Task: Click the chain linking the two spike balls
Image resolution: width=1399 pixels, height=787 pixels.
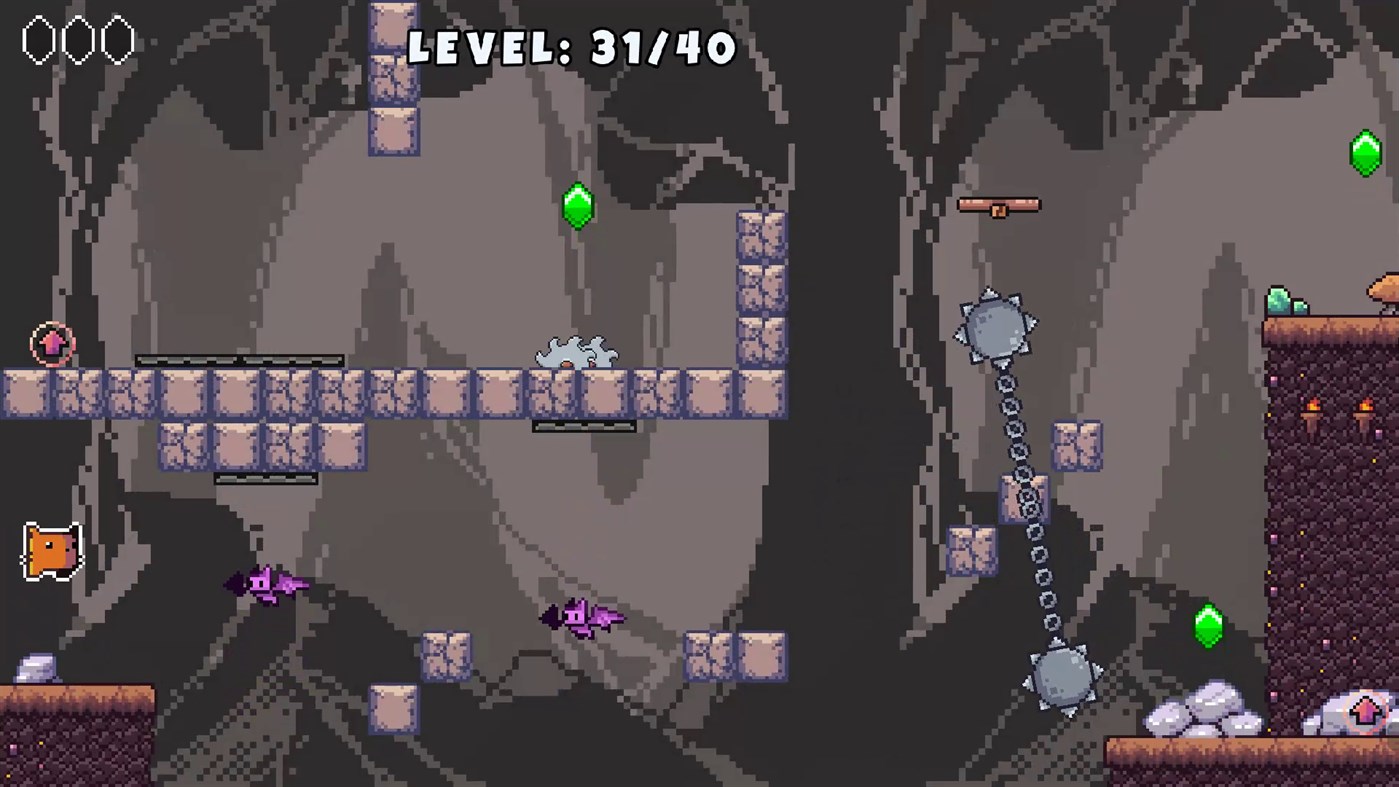Action: (1028, 500)
